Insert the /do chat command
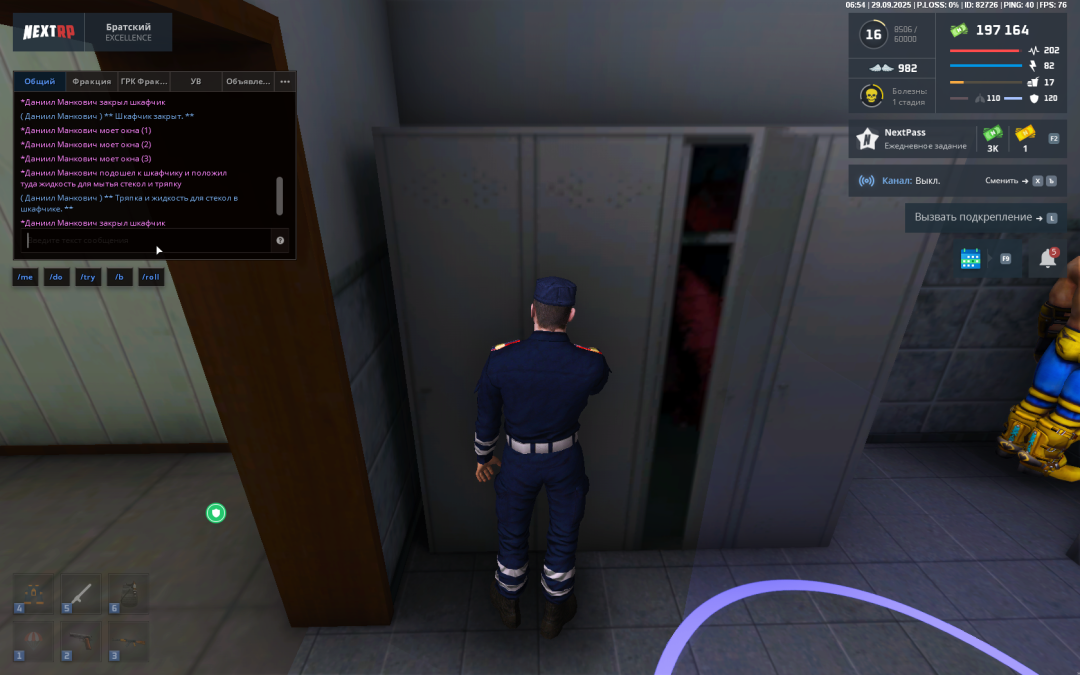 point(57,277)
